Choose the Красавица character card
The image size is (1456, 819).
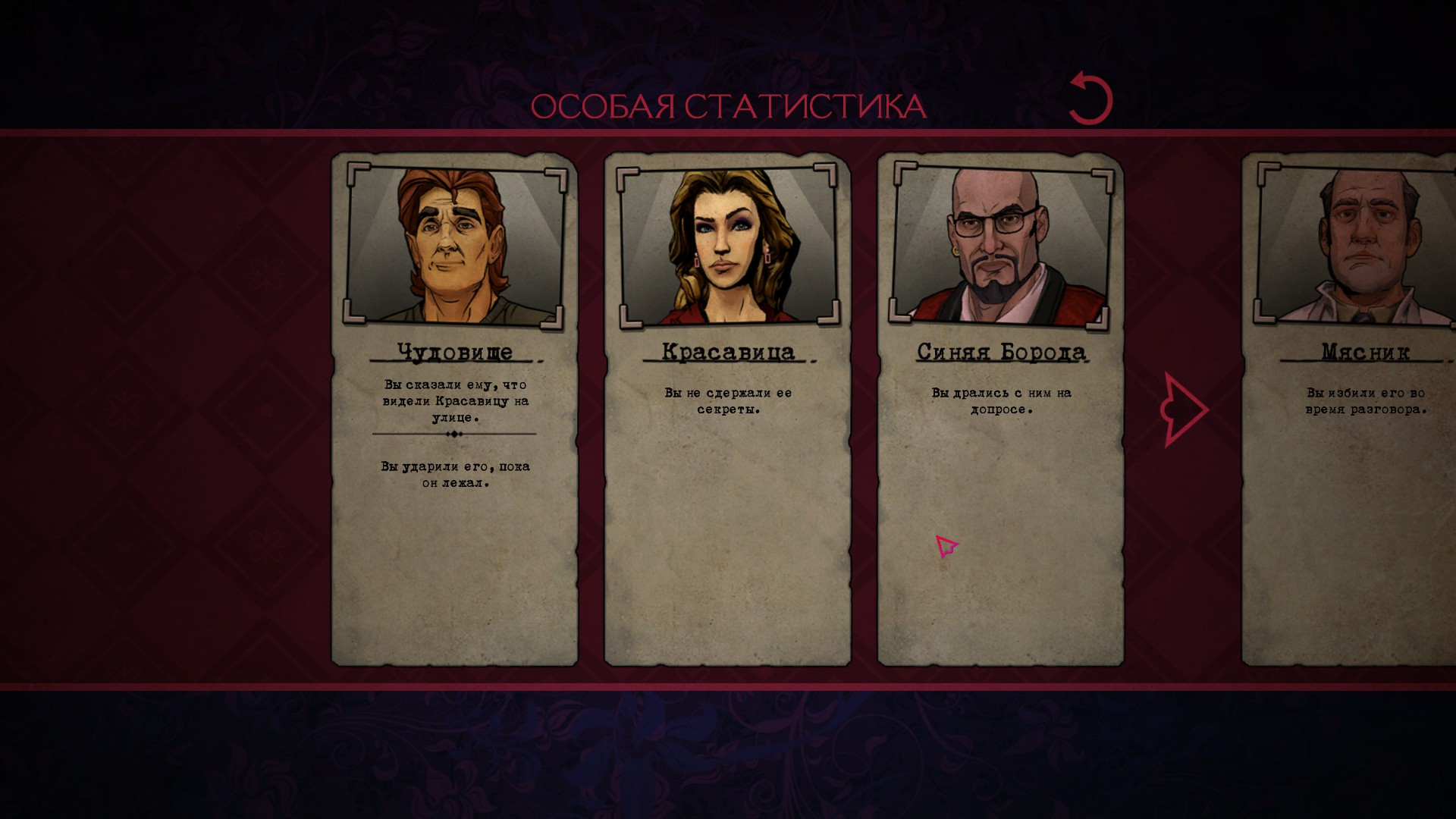[x=727, y=409]
